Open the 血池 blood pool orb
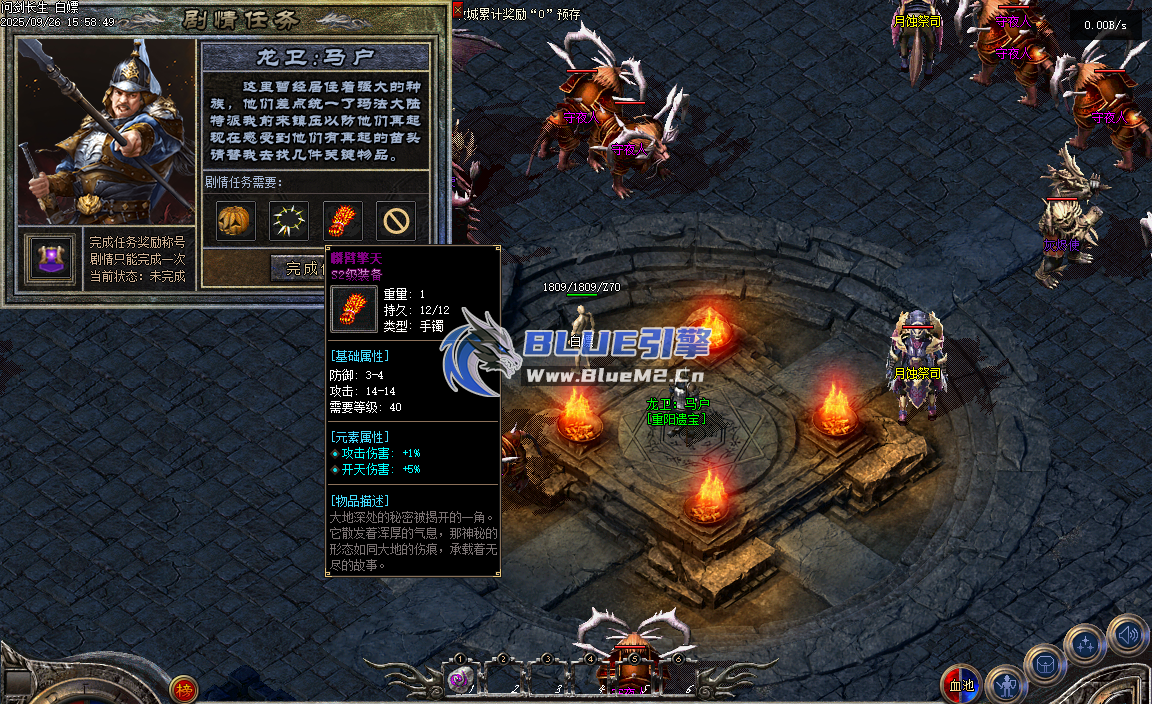Screen dimensions: 1152x704 [x=961, y=685]
